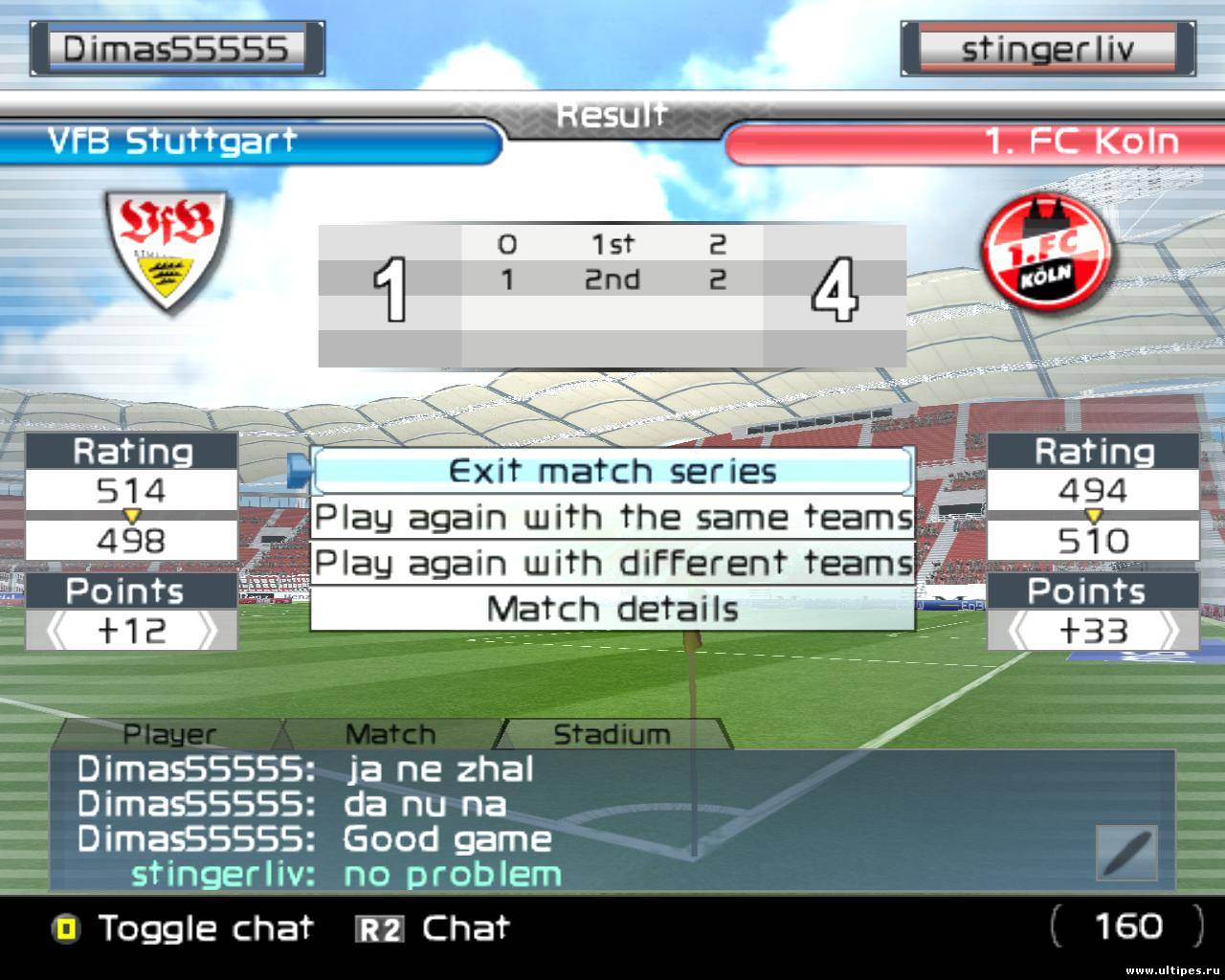Open the Stadium chat tab
Viewport: 1225px width, 980px height.
pyautogui.click(x=612, y=734)
